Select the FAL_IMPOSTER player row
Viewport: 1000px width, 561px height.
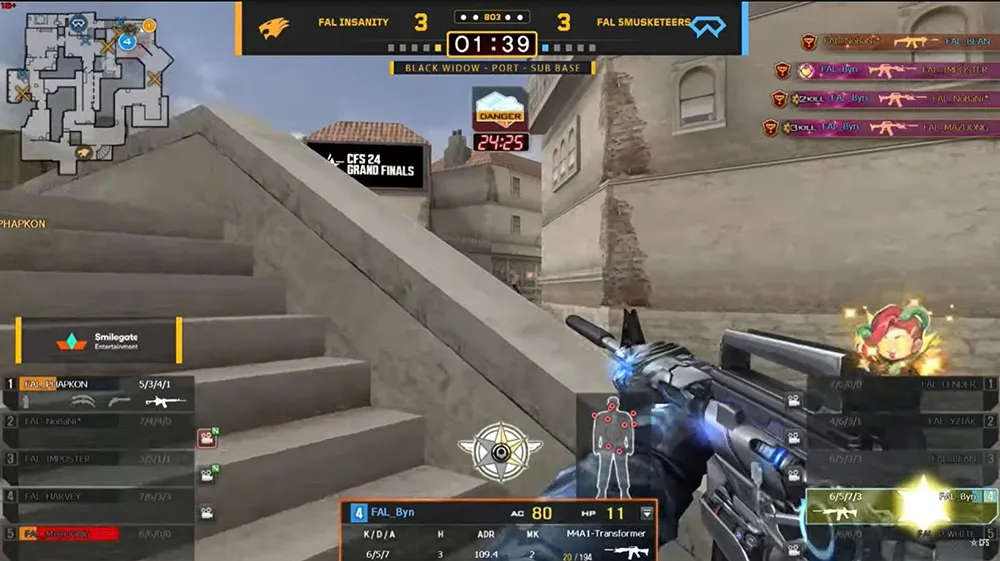click(x=98, y=459)
